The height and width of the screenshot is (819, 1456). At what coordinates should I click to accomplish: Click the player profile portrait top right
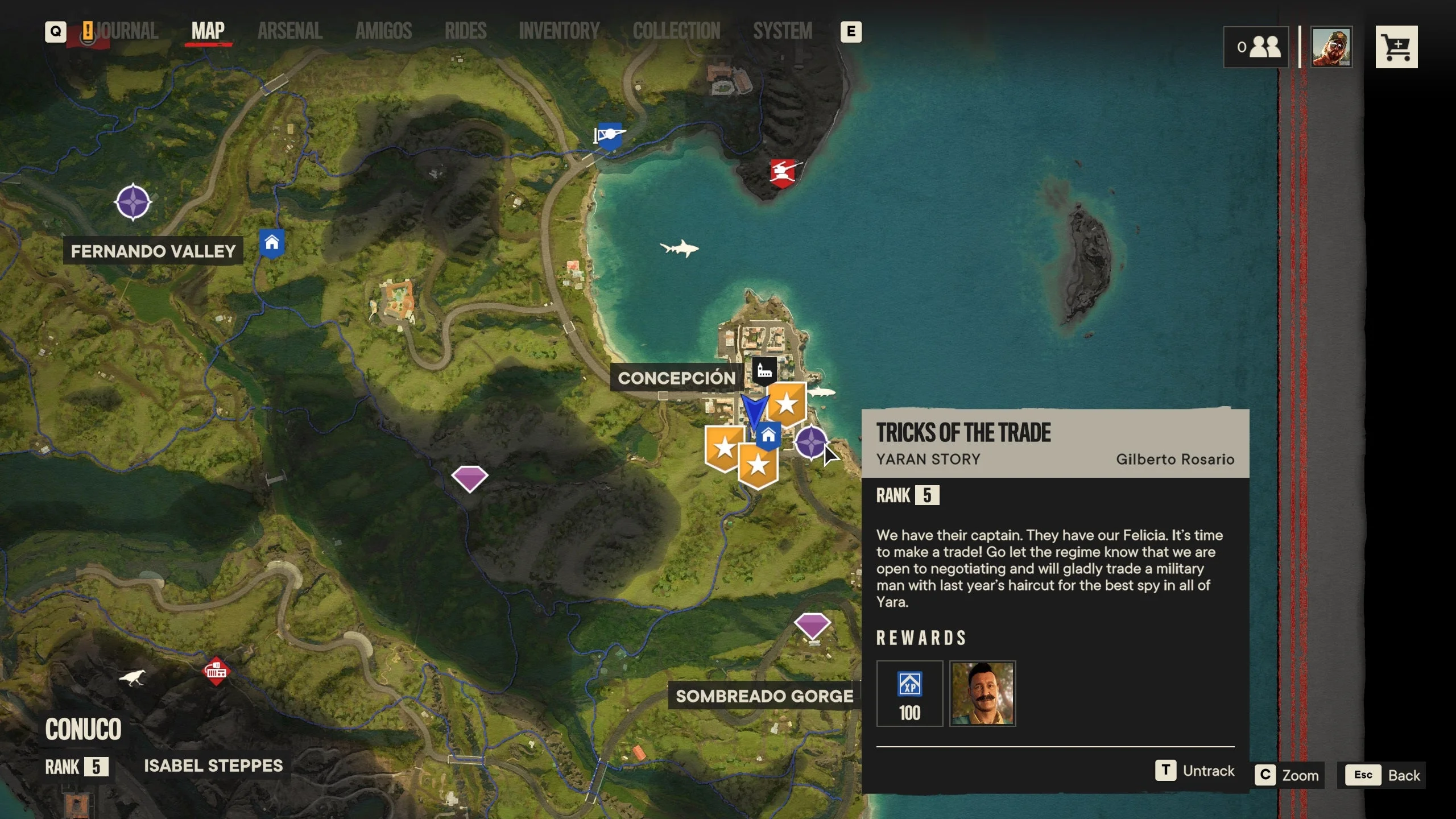1333,47
